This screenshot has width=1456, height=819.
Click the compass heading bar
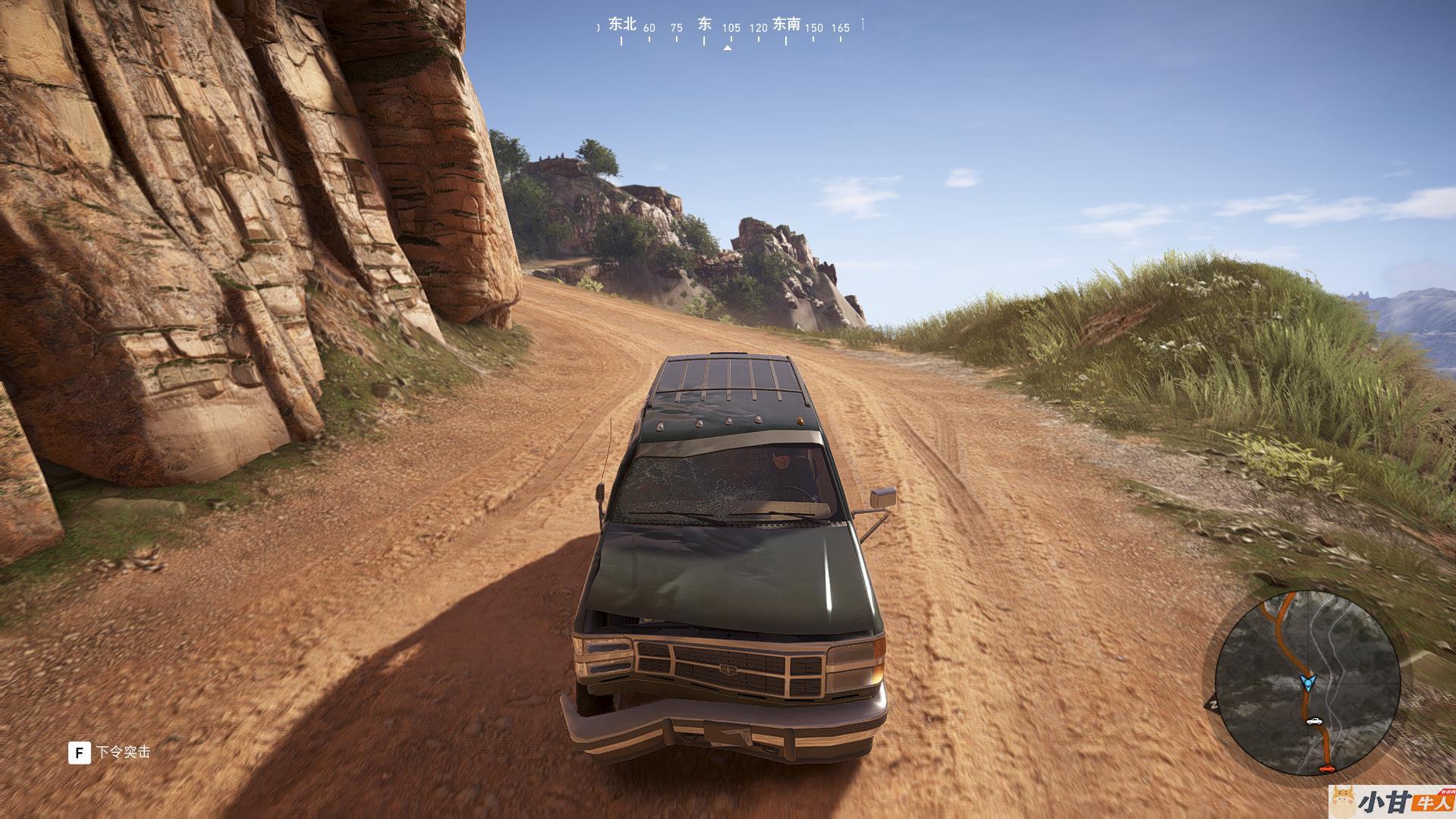729,30
